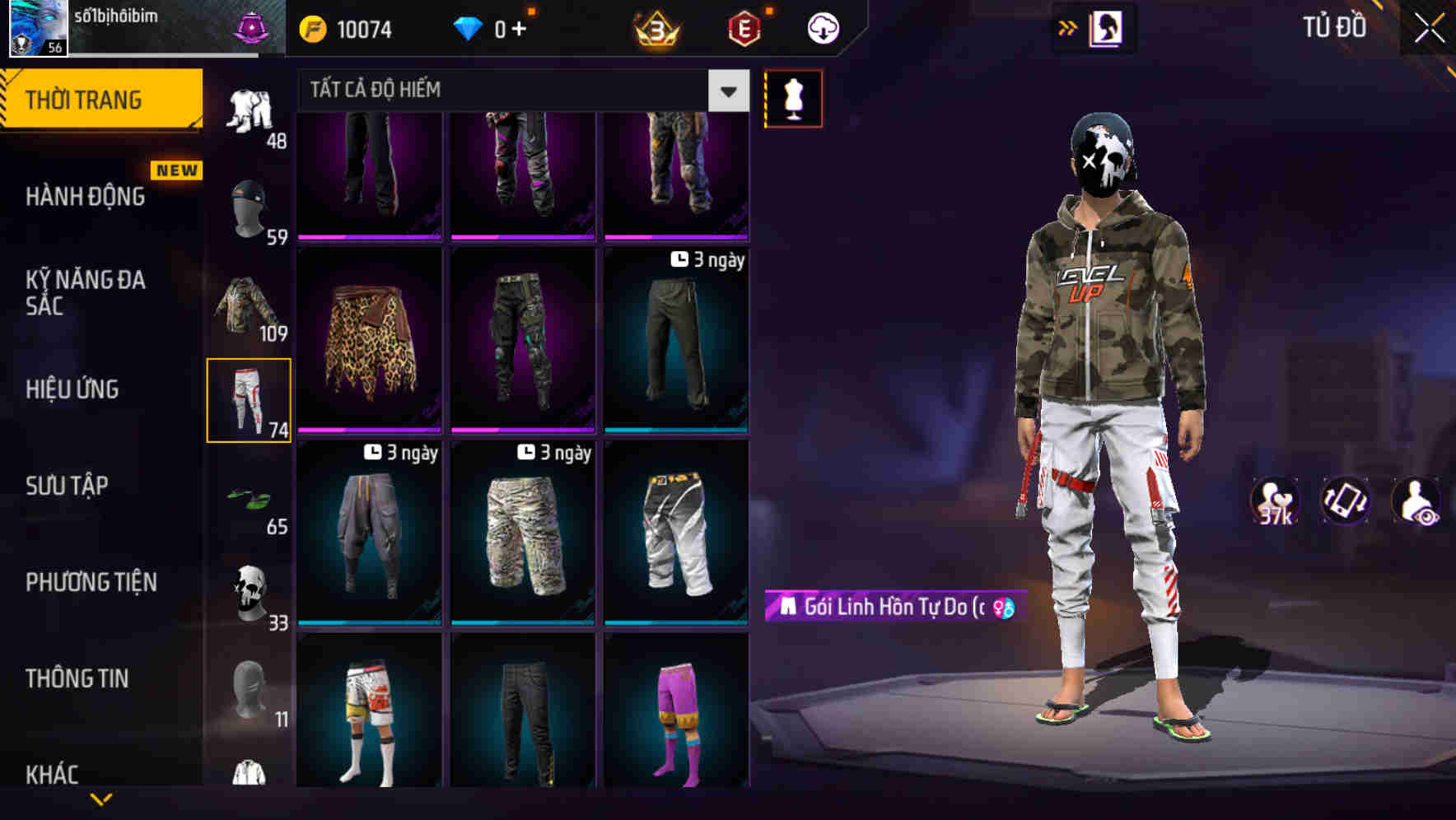Viewport: 1456px width, 820px height.
Task: Select the mannequin outfit preview icon
Action: 792,97
